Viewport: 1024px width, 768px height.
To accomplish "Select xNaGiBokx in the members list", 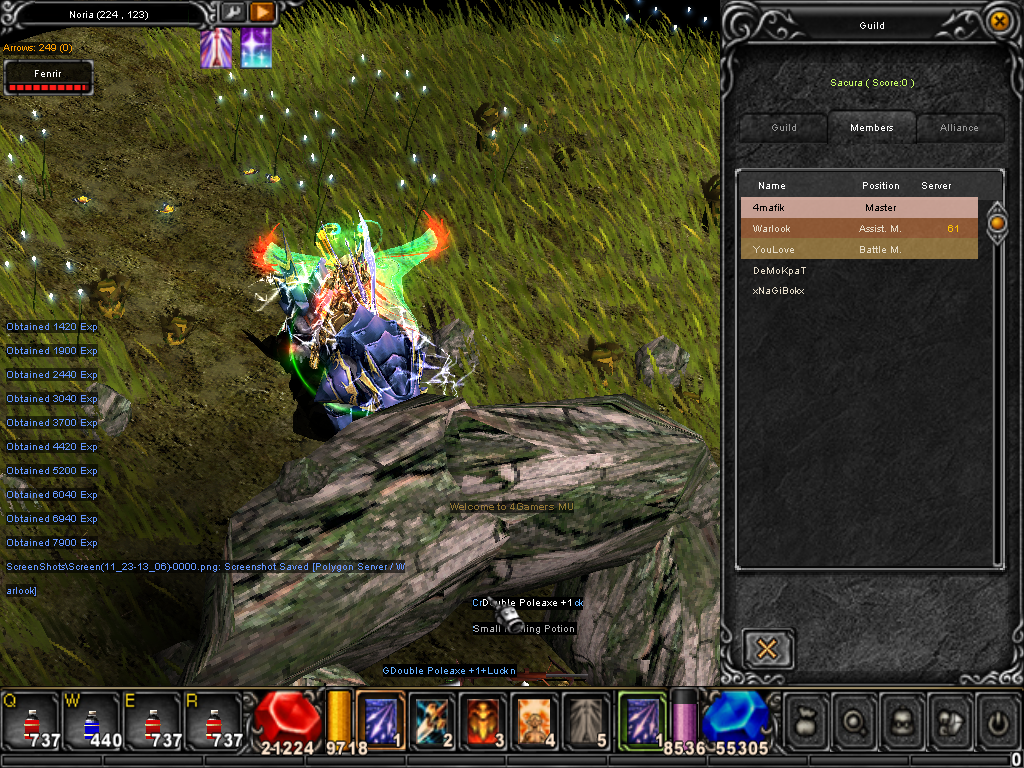I will click(779, 291).
